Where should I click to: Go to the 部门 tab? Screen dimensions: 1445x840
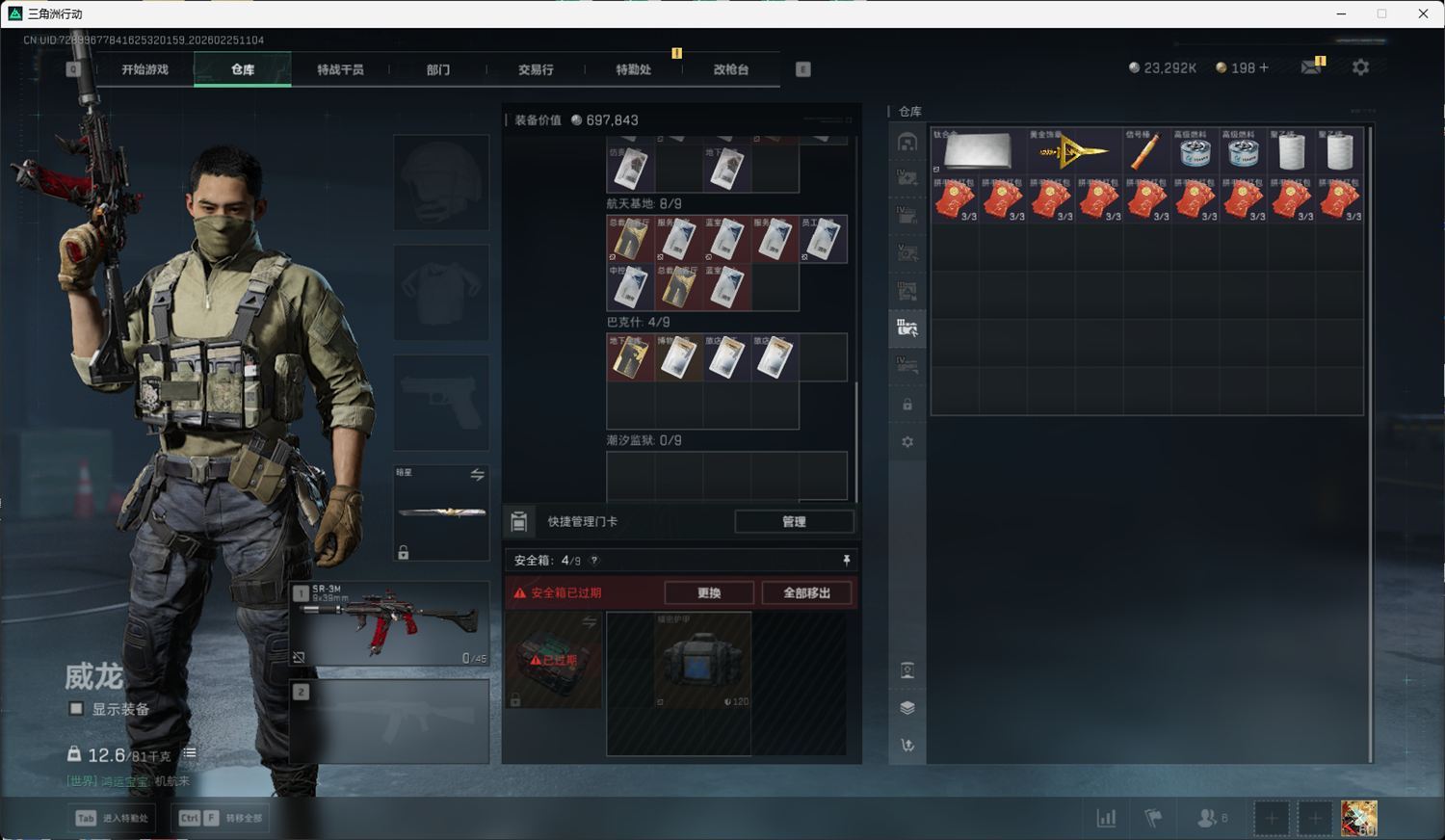click(438, 69)
